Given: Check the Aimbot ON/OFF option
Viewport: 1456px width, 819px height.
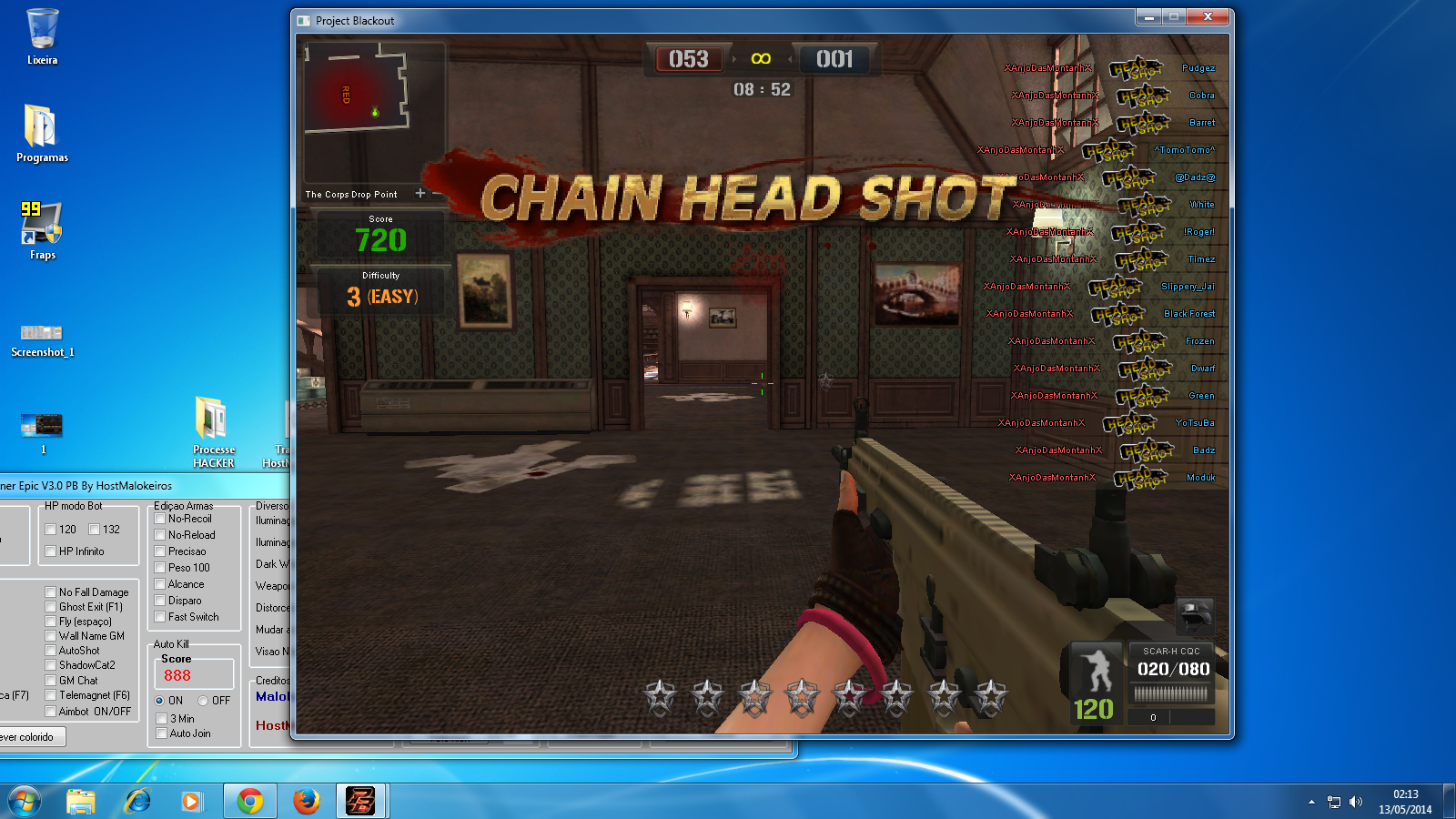Looking at the screenshot, I should pos(52,712).
